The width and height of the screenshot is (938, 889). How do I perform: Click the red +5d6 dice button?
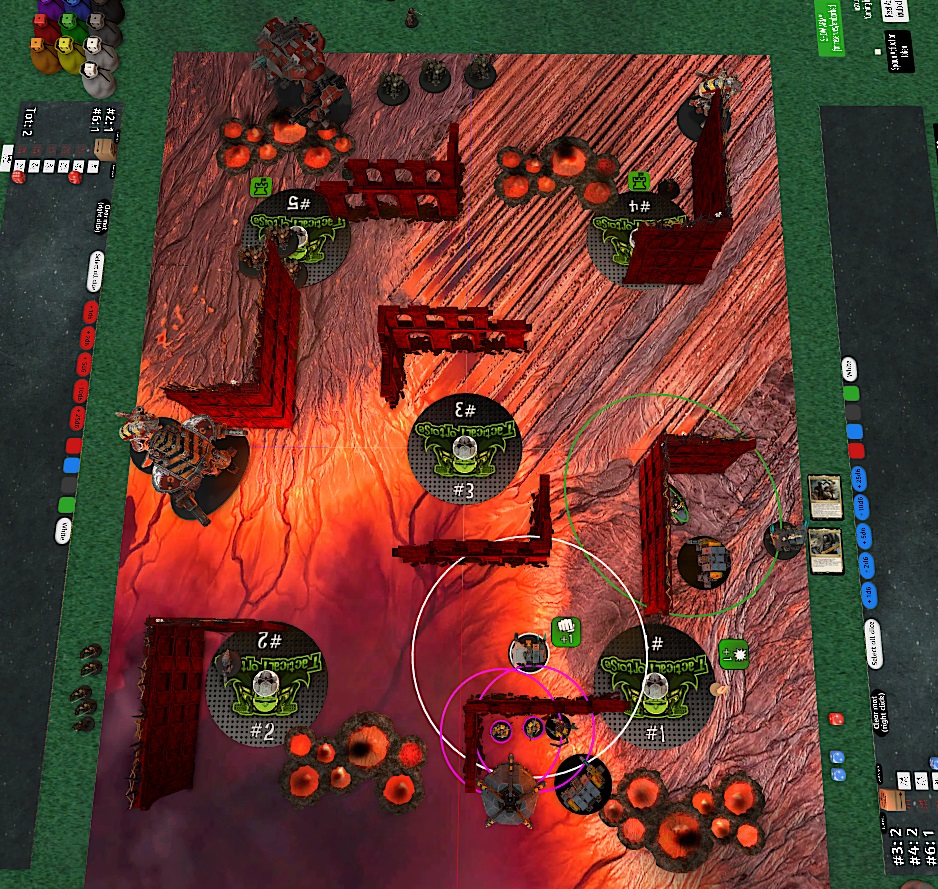(x=83, y=366)
